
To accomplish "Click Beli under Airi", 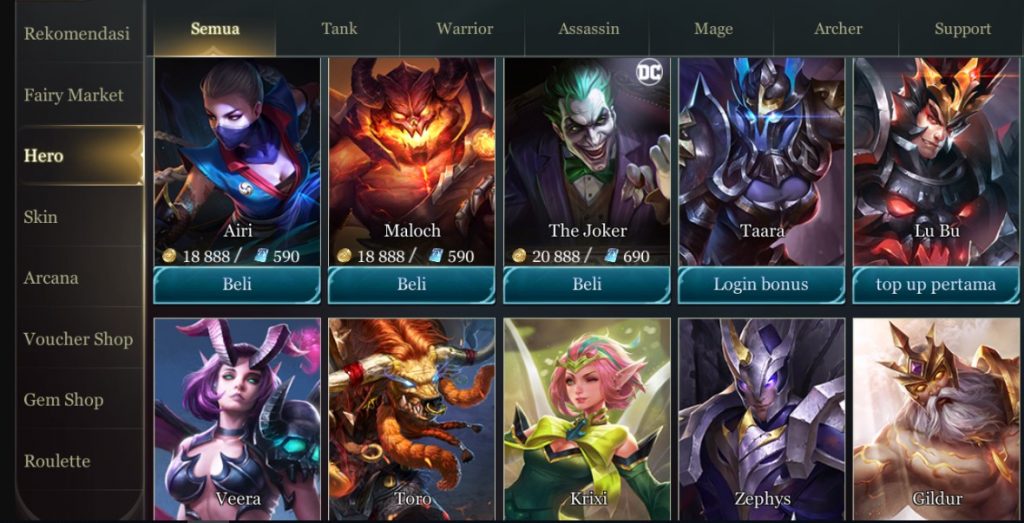I will coord(237,285).
